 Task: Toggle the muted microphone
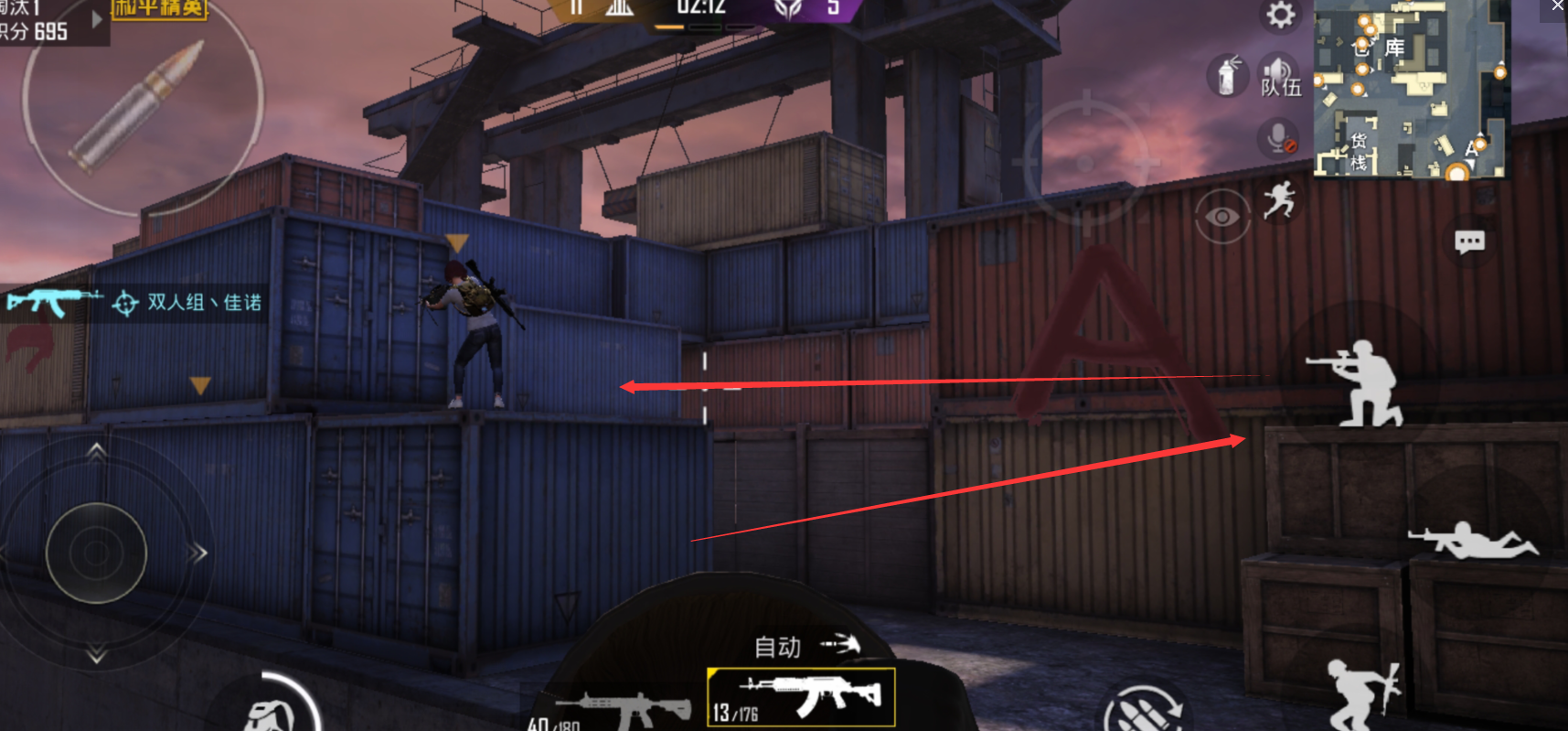click(1279, 139)
